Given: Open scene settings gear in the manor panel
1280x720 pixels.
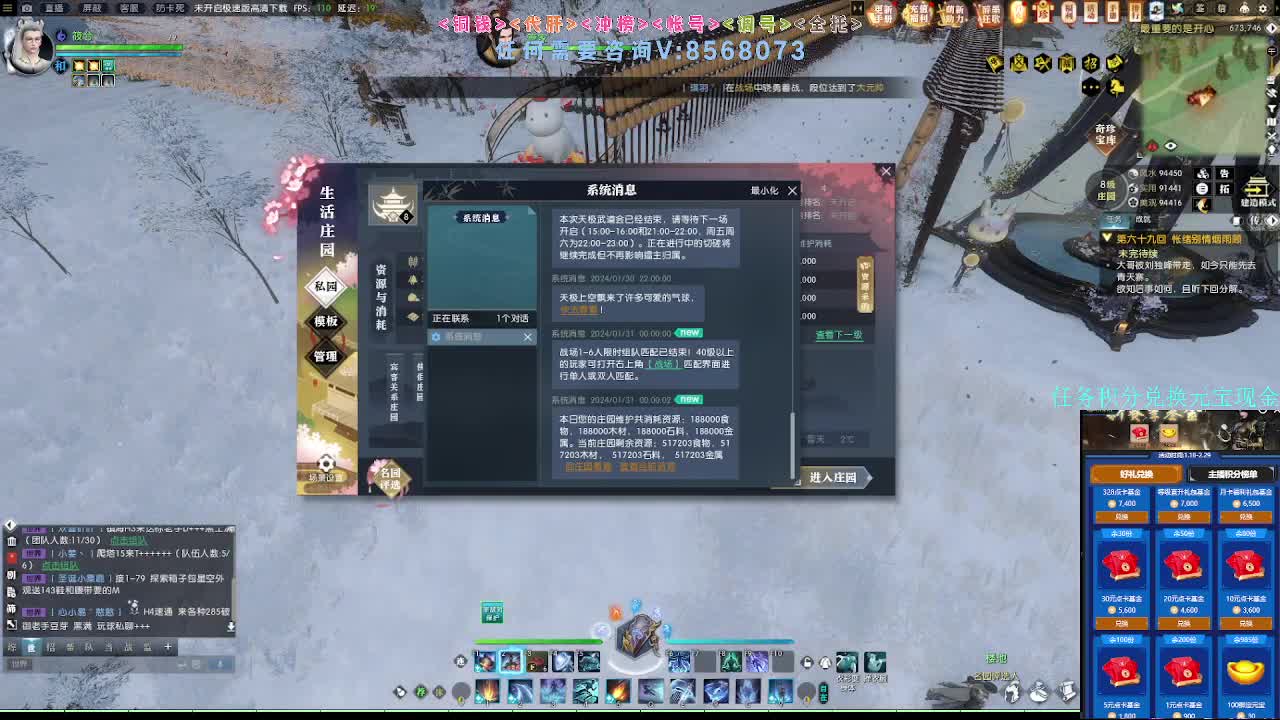Looking at the screenshot, I should click(326, 461).
